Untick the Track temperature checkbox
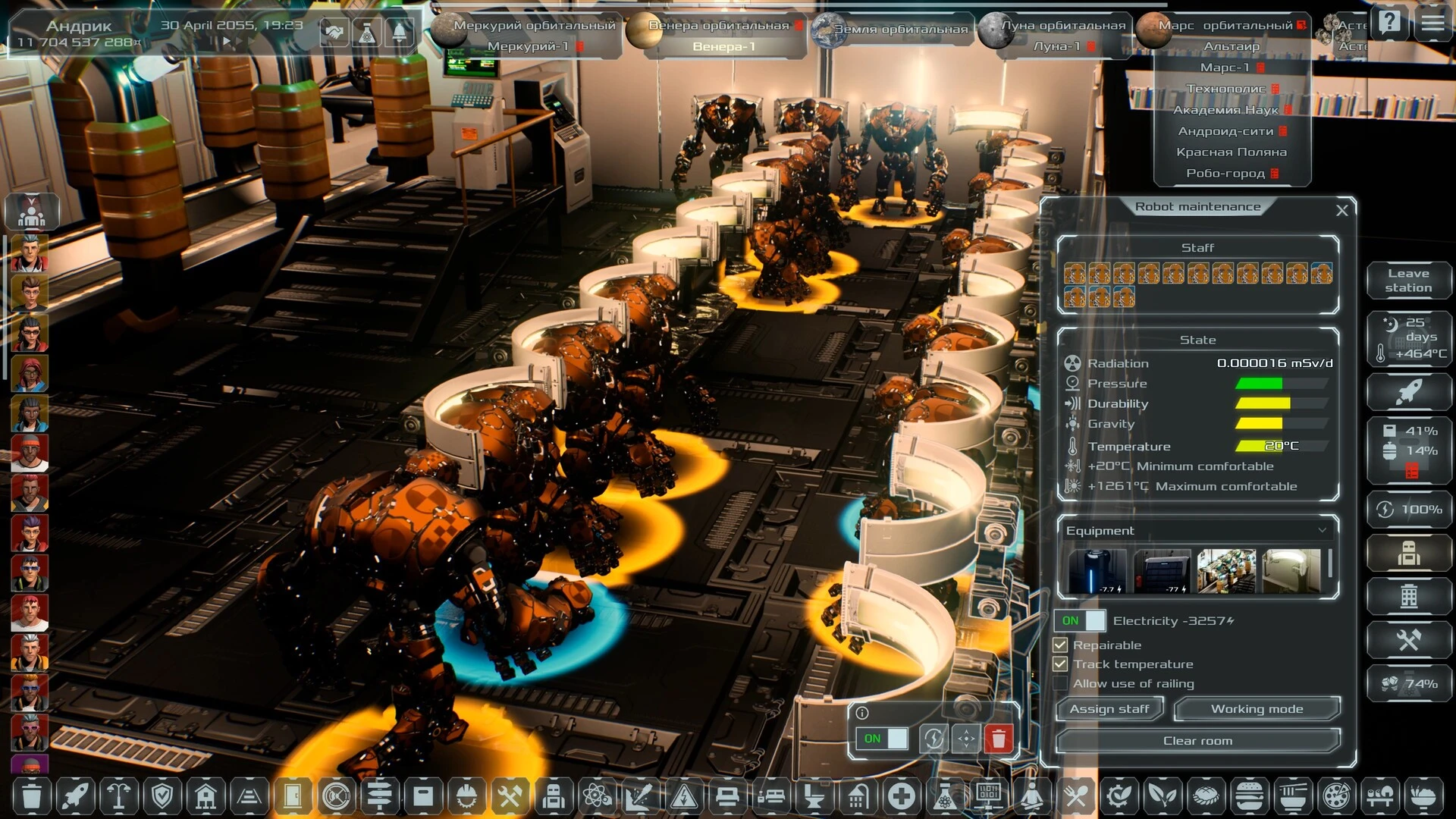 (1060, 664)
